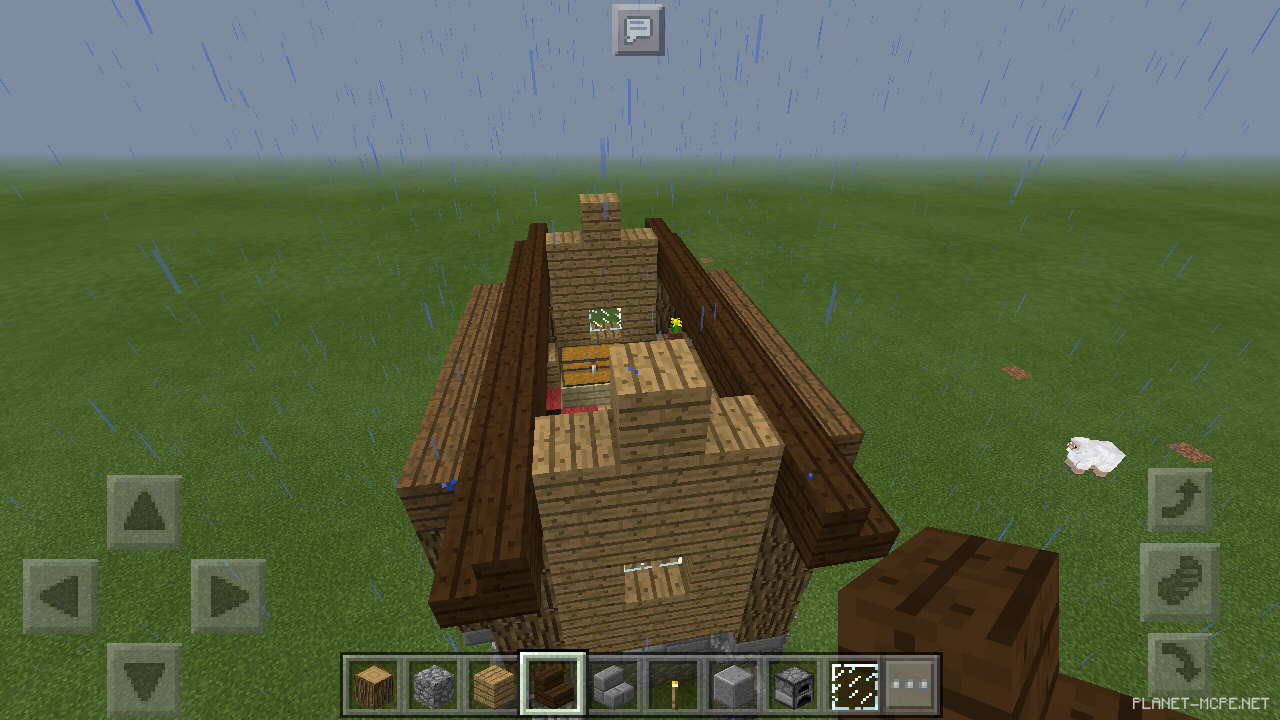Image resolution: width=1280 pixels, height=720 pixels.
Task: Open the extended inventory via the dots button
Action: click(x=912, y=685)
